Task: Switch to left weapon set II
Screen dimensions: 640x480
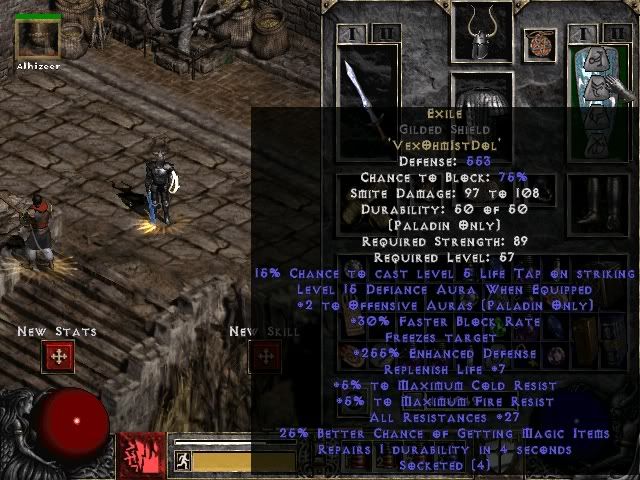Action: coord(385,33)
